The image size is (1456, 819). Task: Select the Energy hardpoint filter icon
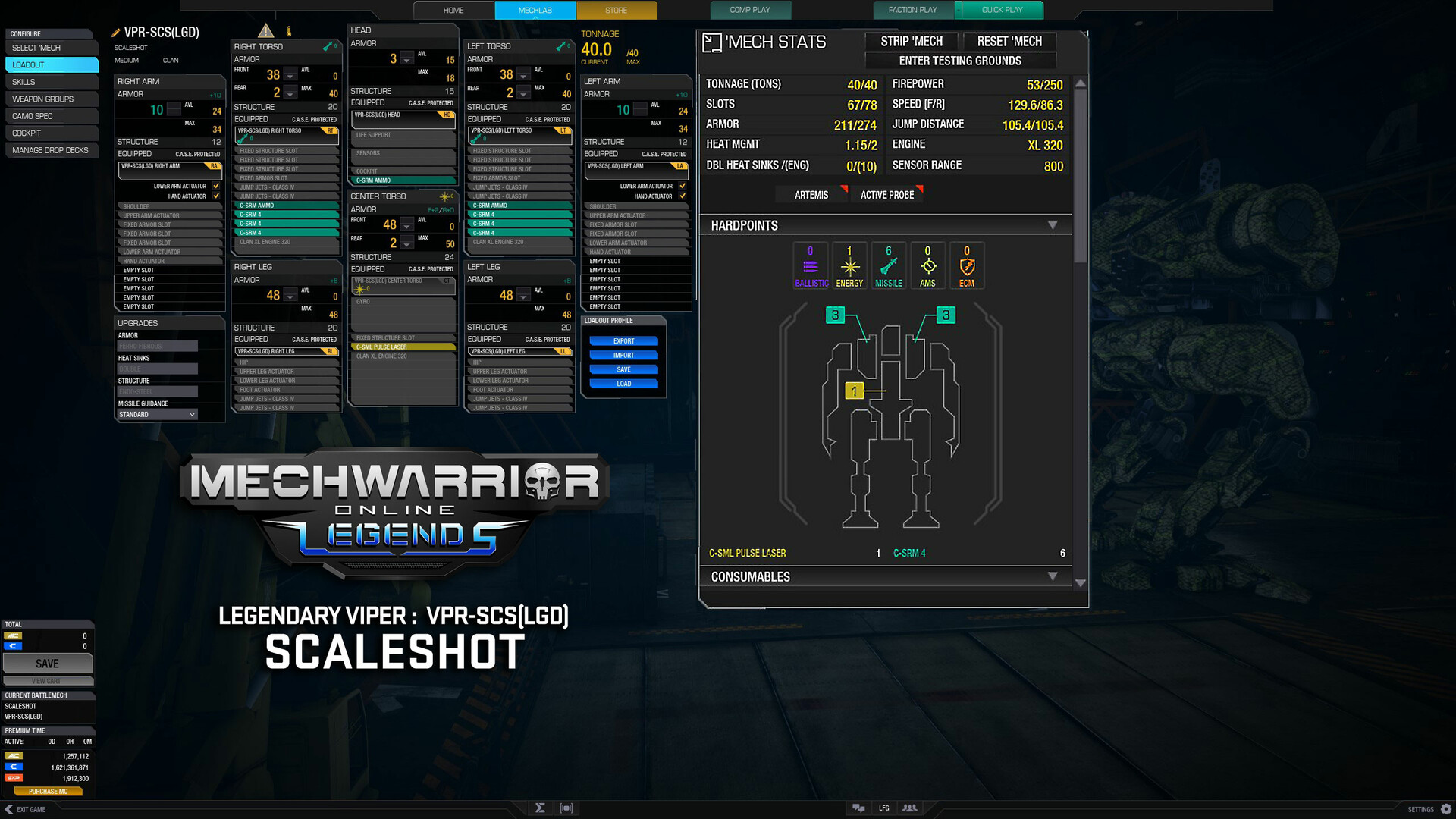(849, 265)
